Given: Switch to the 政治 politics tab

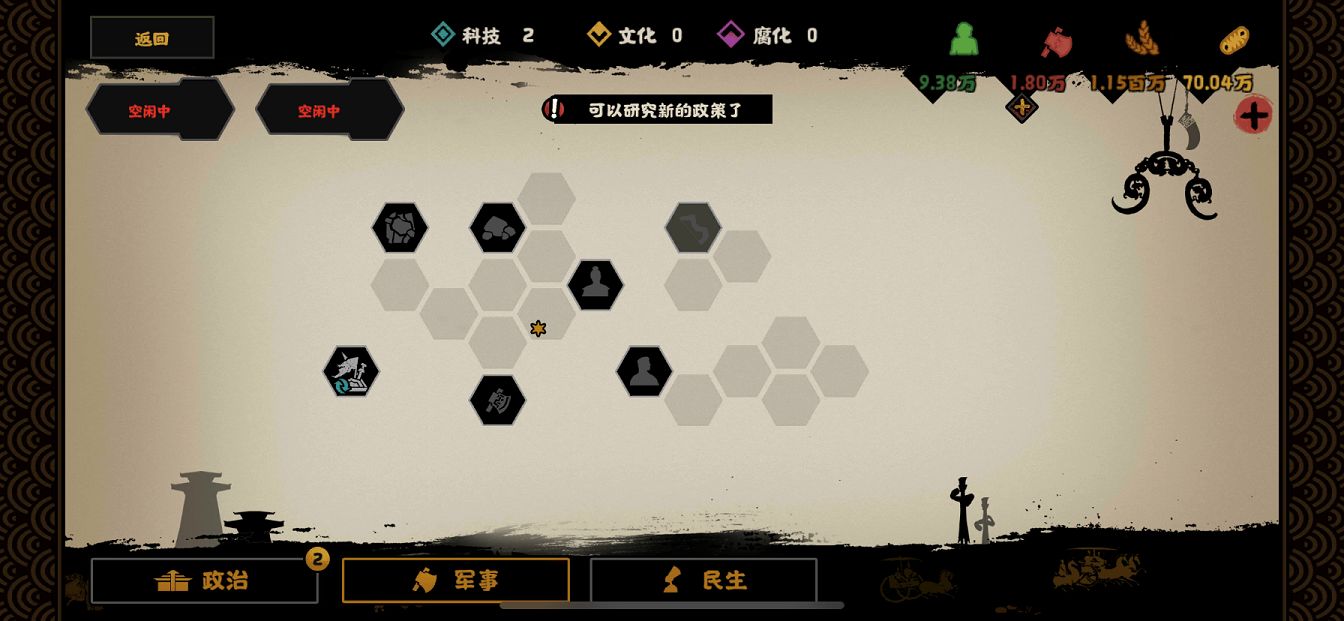Looking at the screenshot, I should point(204,580).
